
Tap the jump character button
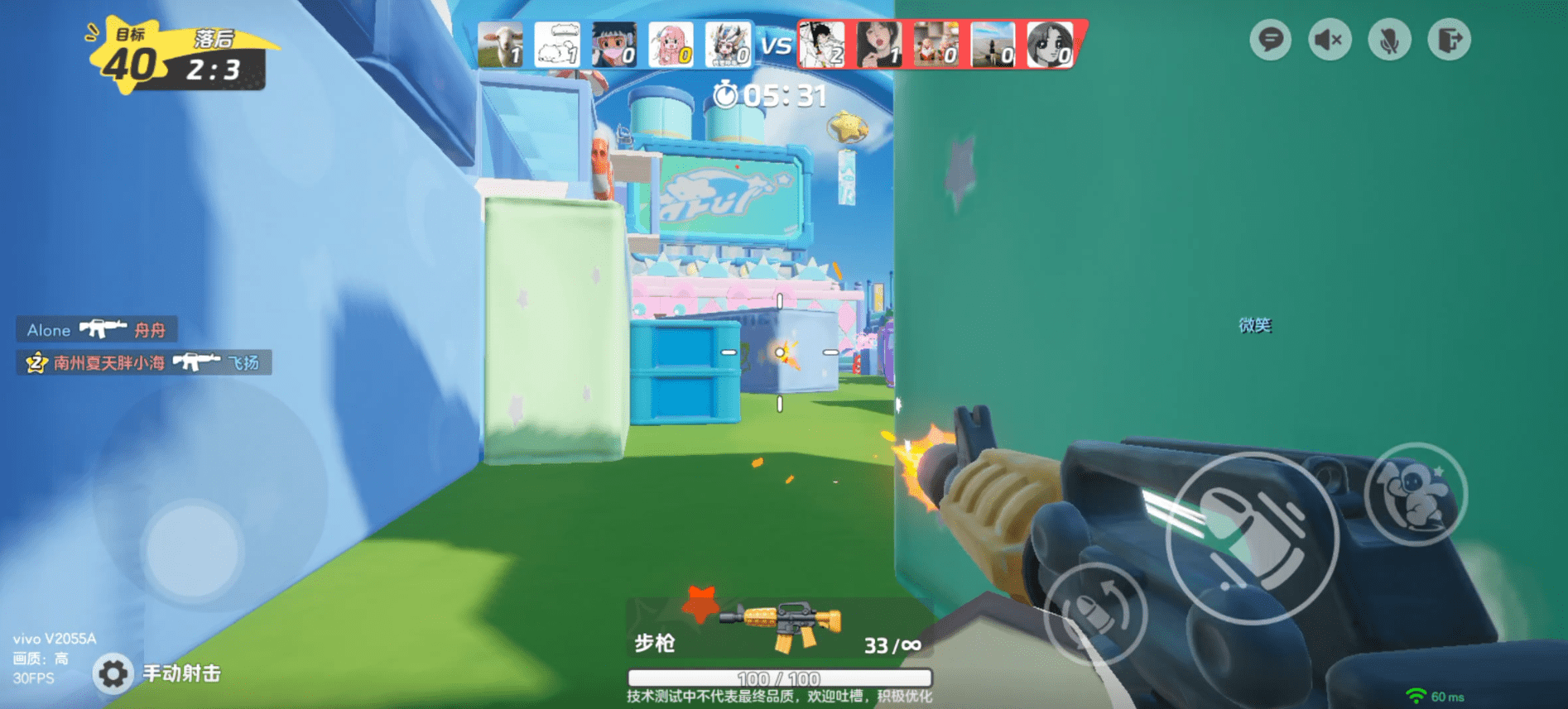point(1415,494)
